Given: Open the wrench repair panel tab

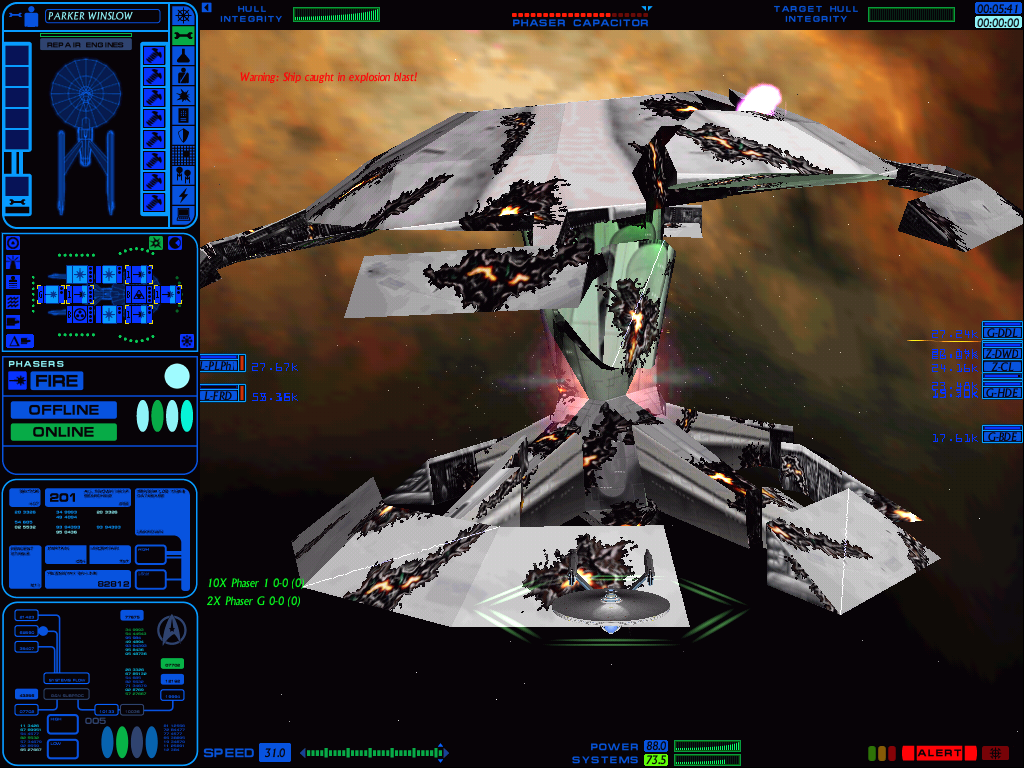Looking at the screenshot, I should (x=183, y=36).
